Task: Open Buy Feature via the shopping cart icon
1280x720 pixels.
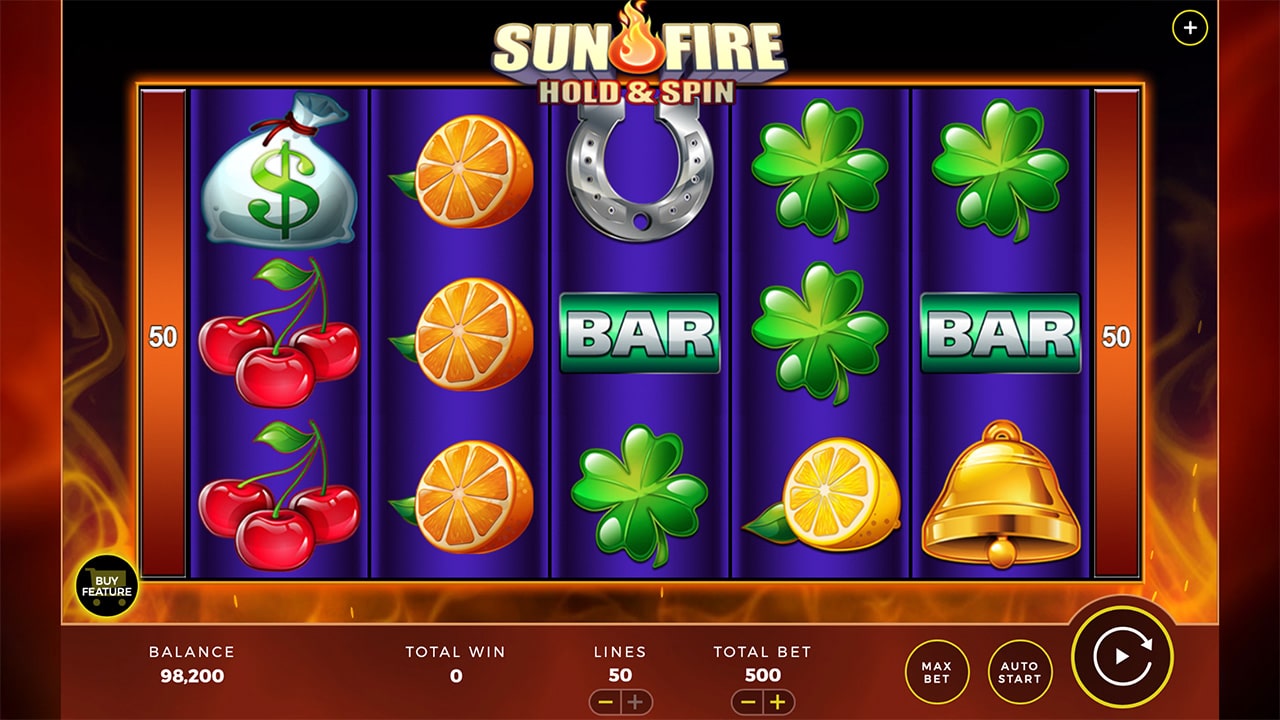Action: pyautogui.click(x=105, y=583)
